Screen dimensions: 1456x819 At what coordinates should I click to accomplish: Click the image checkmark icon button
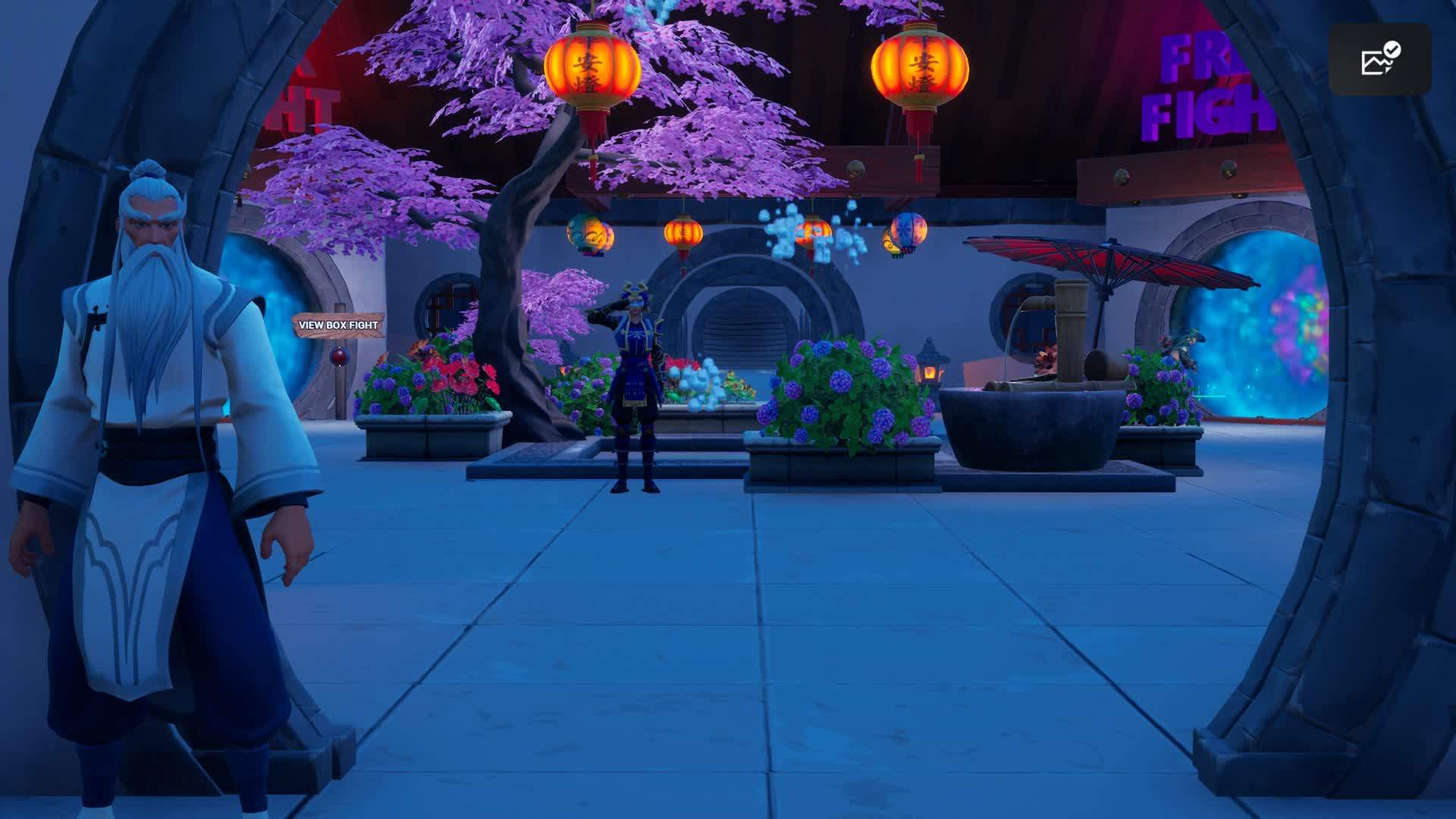(x=1379, y=59)
